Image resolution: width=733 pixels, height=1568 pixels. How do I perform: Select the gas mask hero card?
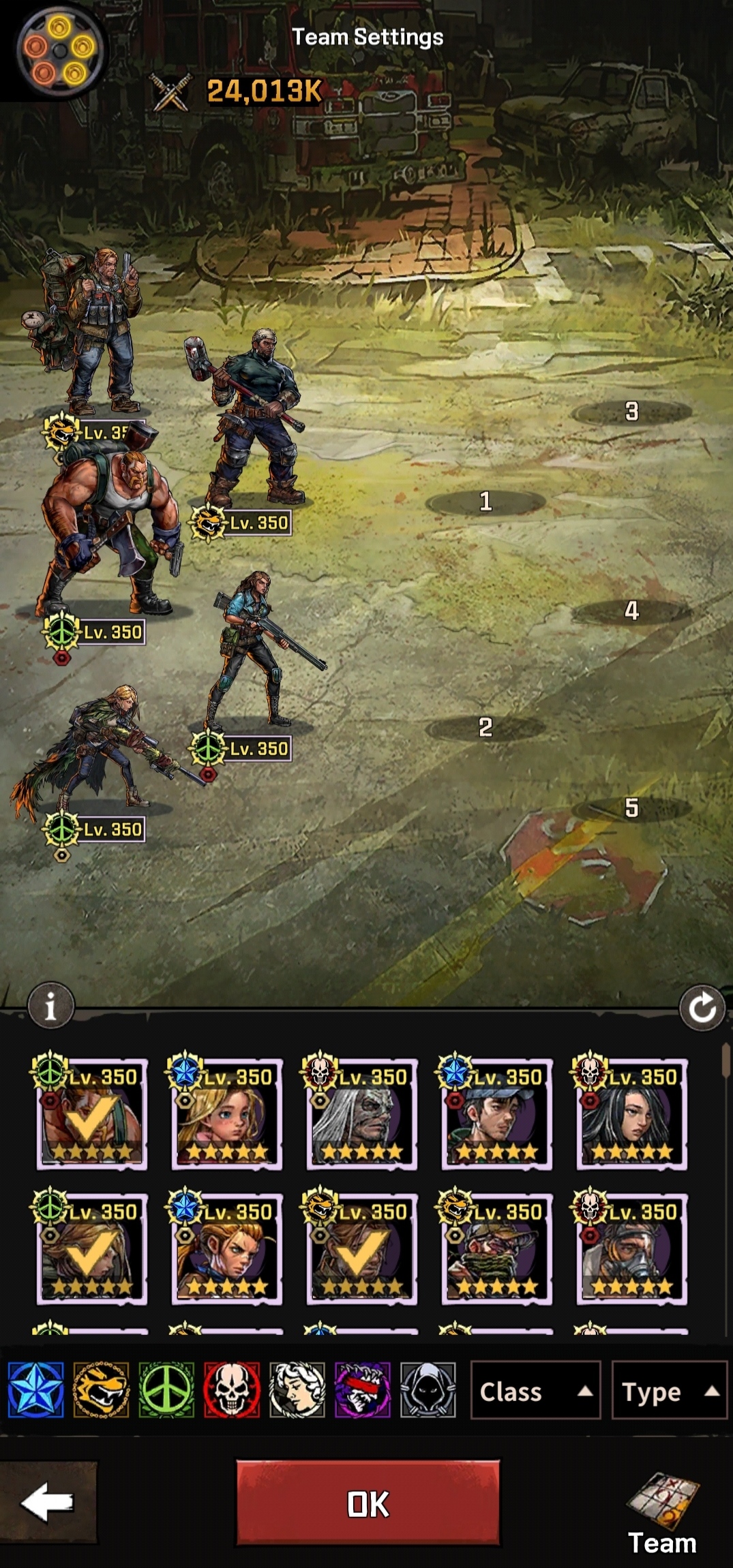coord(631,1250)
